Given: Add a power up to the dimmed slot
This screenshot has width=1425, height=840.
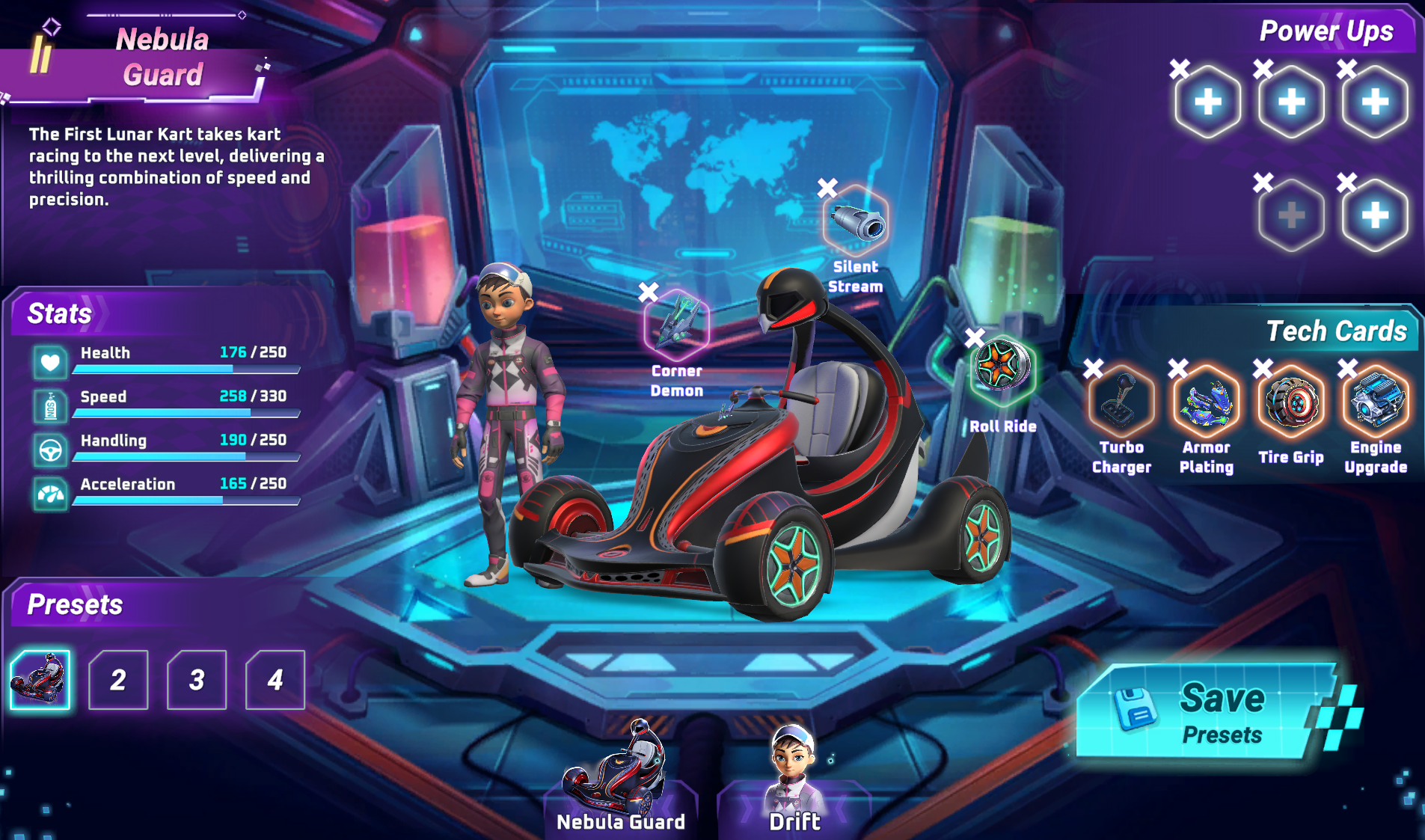Looking at the screenshot, I should tap(1291, 215).
